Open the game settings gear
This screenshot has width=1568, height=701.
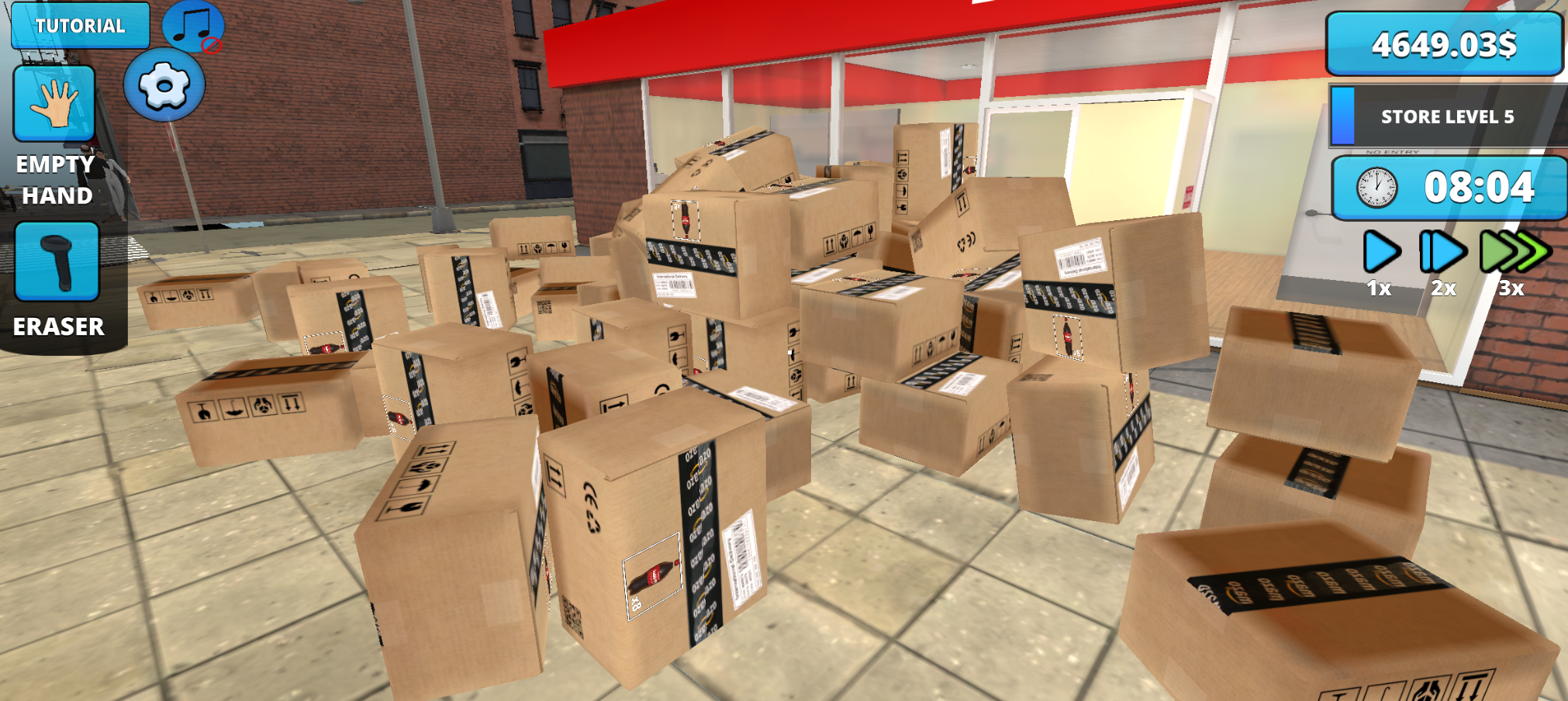(165, 82)
